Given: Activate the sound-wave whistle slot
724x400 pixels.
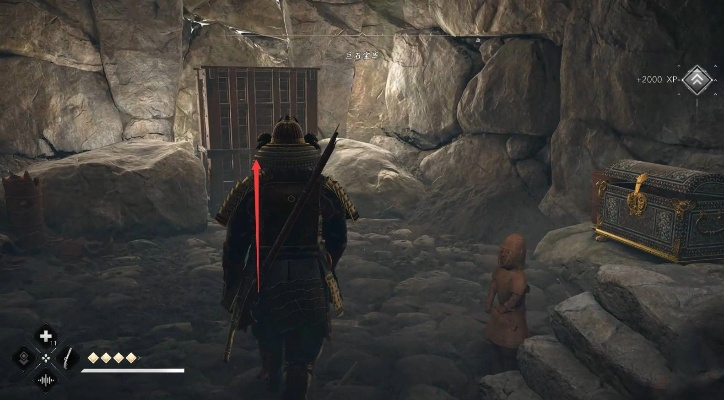Looking at the screenshot, I should pos(45,379).
